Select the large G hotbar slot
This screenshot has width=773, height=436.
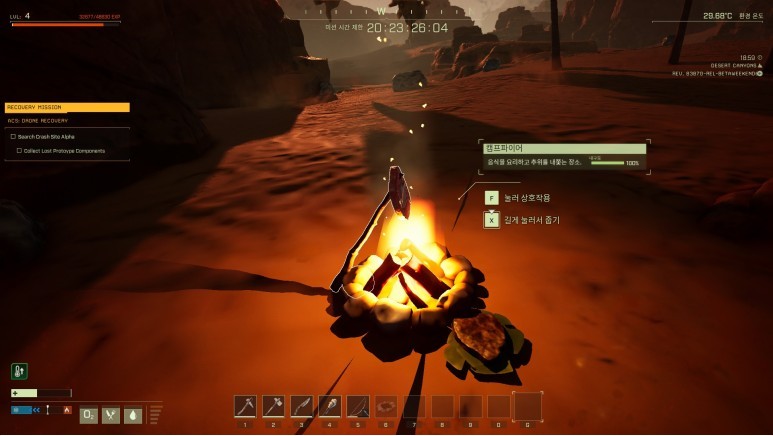[x=527, y=405]
